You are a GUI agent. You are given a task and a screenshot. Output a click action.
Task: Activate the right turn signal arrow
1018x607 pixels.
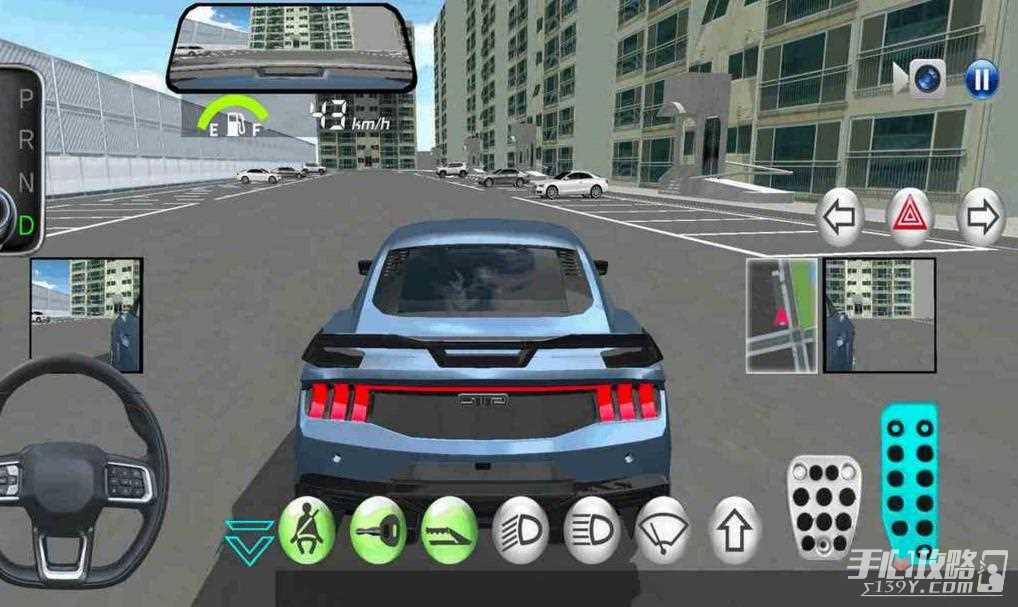pos(981,216)
